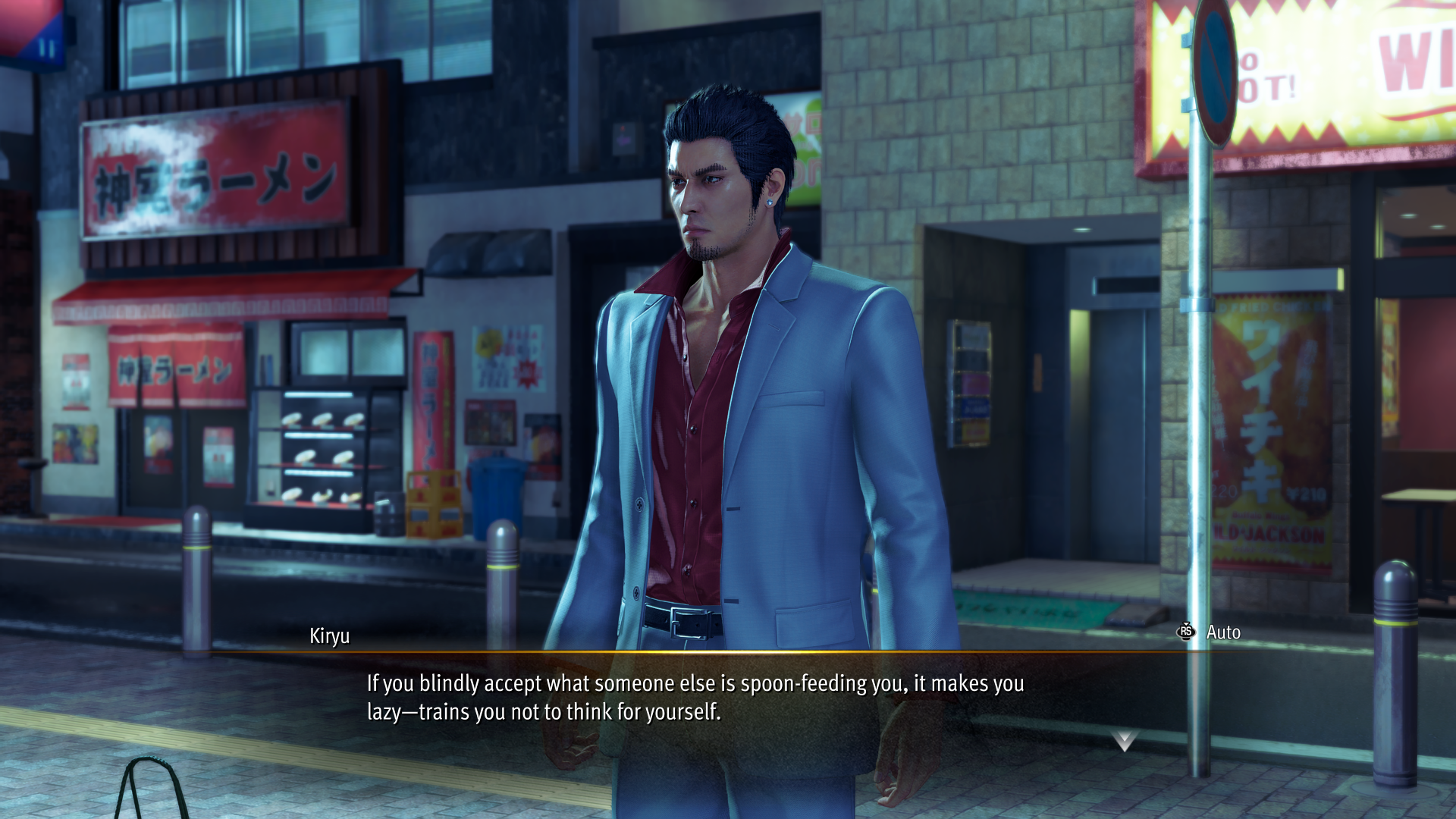Screen dimensions: 1456x819
Task: Advance dialogue with the down arrow indicator
Action: (x=1124, y=740)
